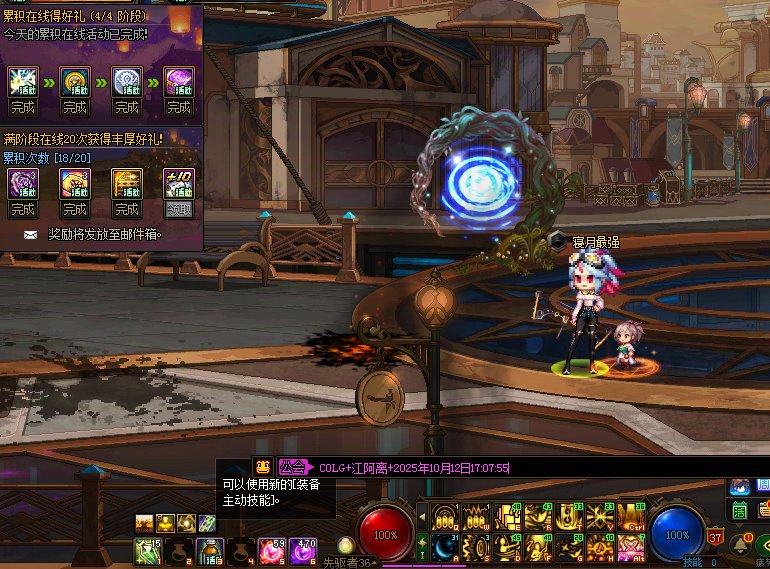The width and height of the screenshot is (770, 569).
Task: Open the bell notification icon
Action: coord(741,544)
